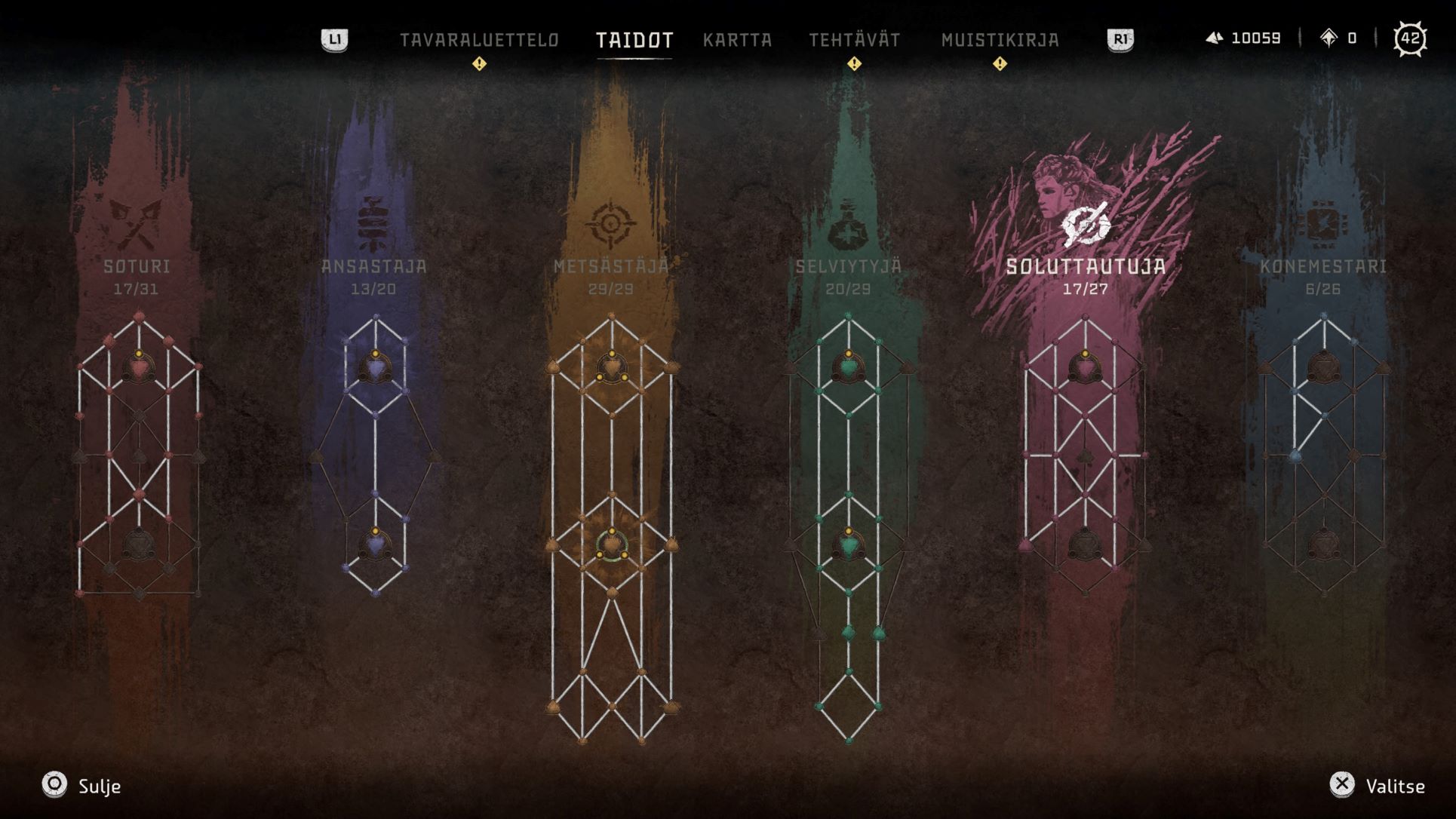Open the Tavaraluettelo tab
Image resolution: width=1456 pixels, height=819 pixels.
coord(479,40)
